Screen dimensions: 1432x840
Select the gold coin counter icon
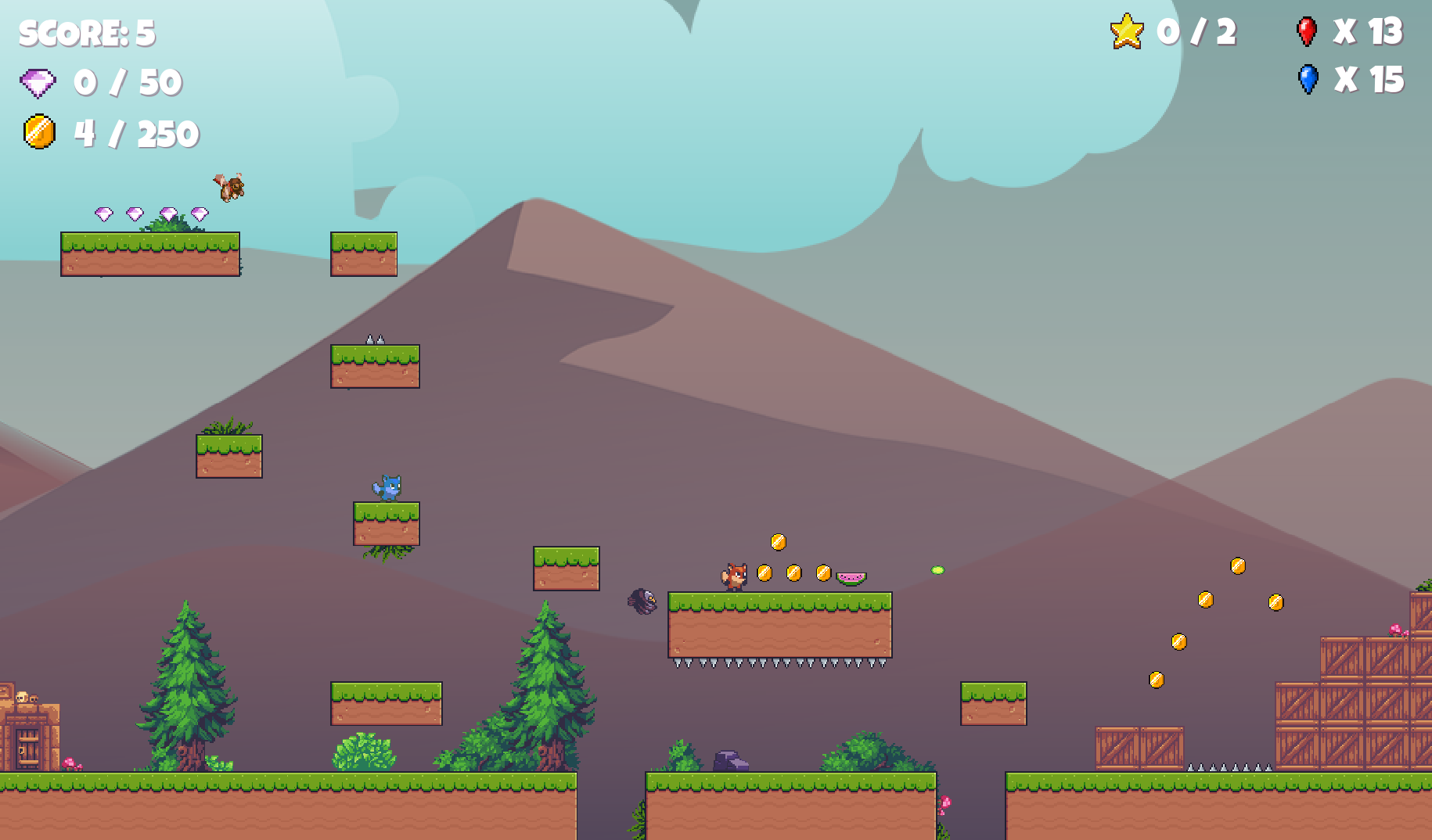tap(39, 132)
